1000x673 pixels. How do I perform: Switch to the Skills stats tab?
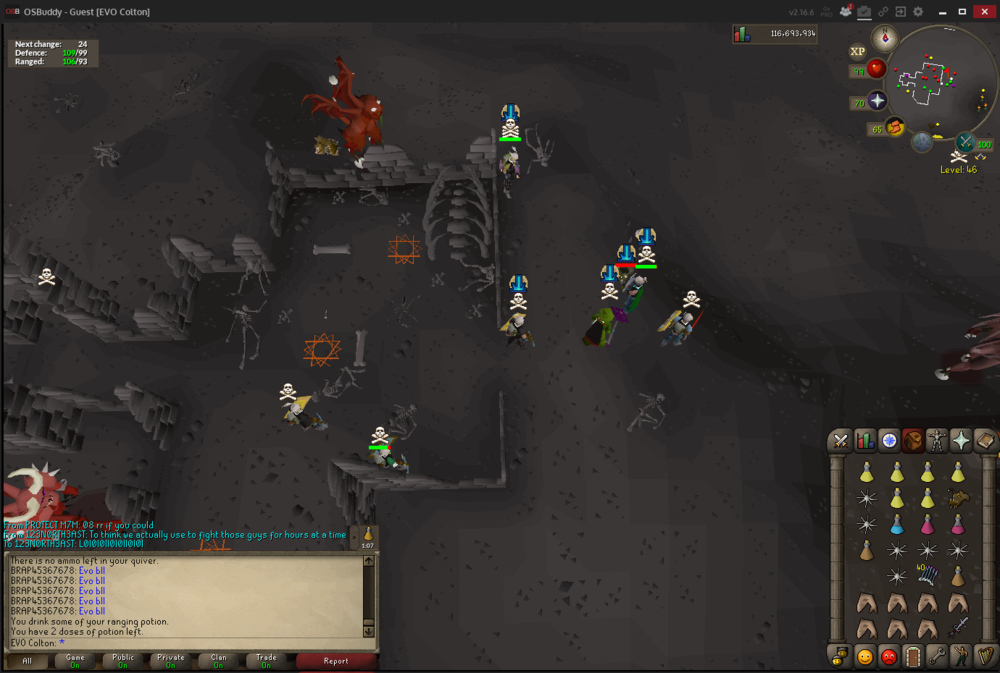865,441
